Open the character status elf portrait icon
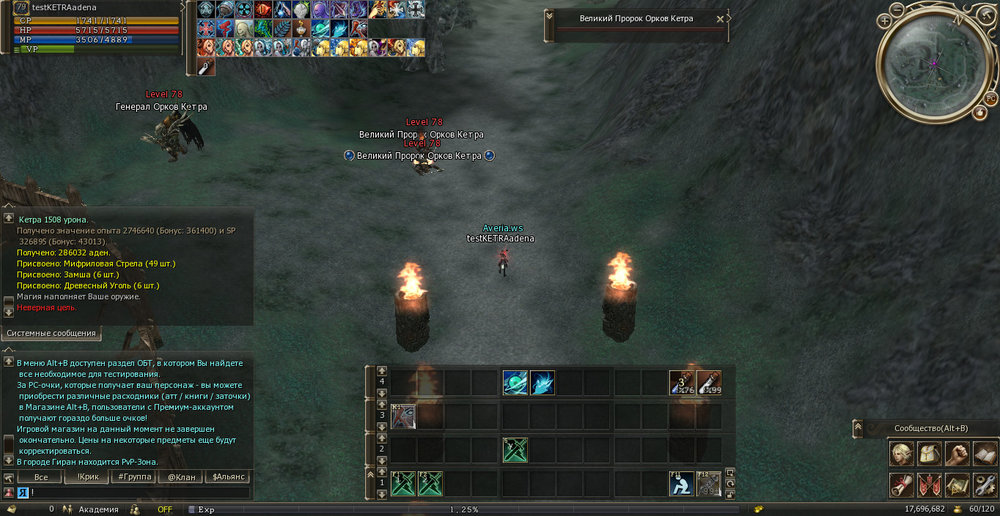The image size is (1000, 516). coord(901,454)
